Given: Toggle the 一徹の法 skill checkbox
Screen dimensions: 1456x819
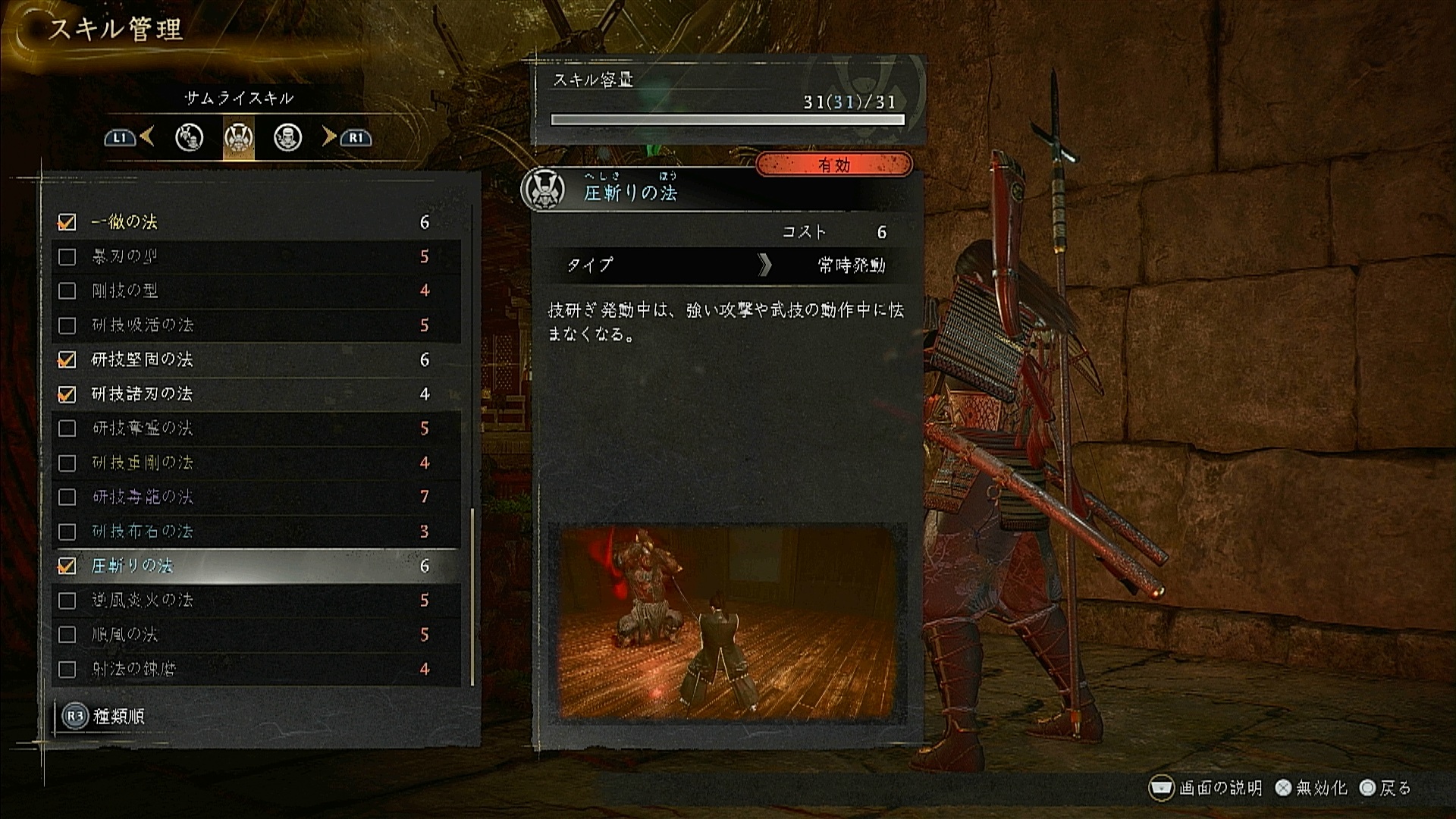Looking at the screenshot, I should (x=67, y=222).
